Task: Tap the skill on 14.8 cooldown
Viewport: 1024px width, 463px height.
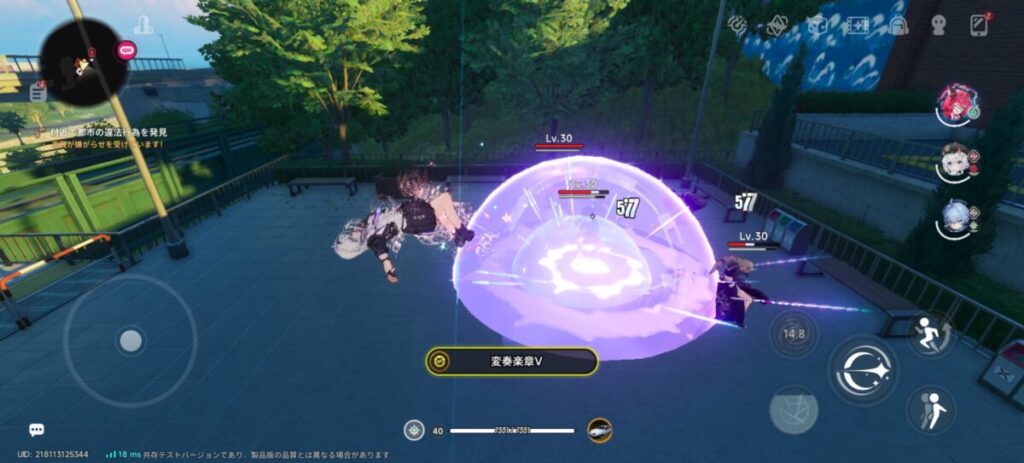Action: coord(793,334)
